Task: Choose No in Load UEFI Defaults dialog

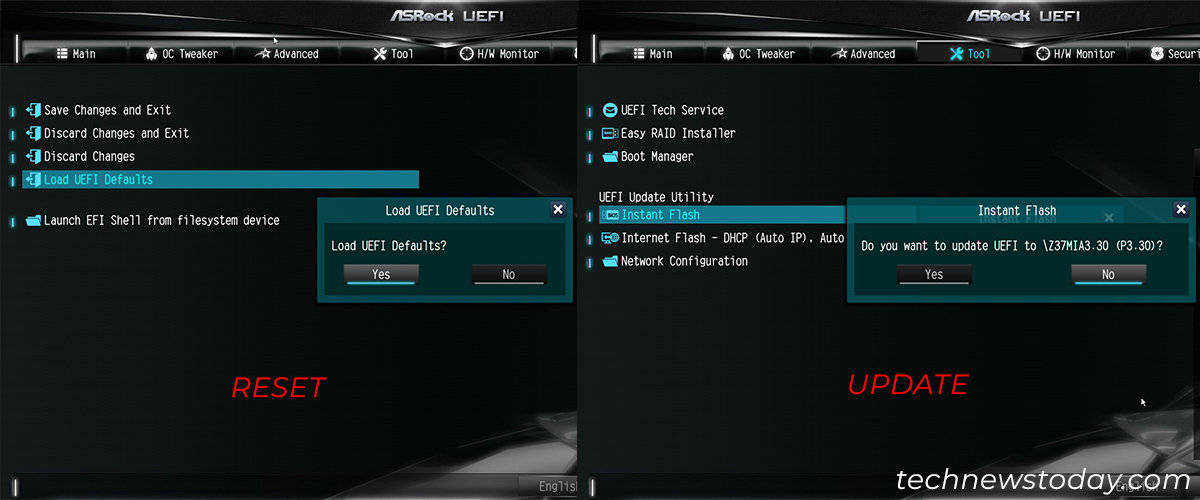Action: click(508, 274)
